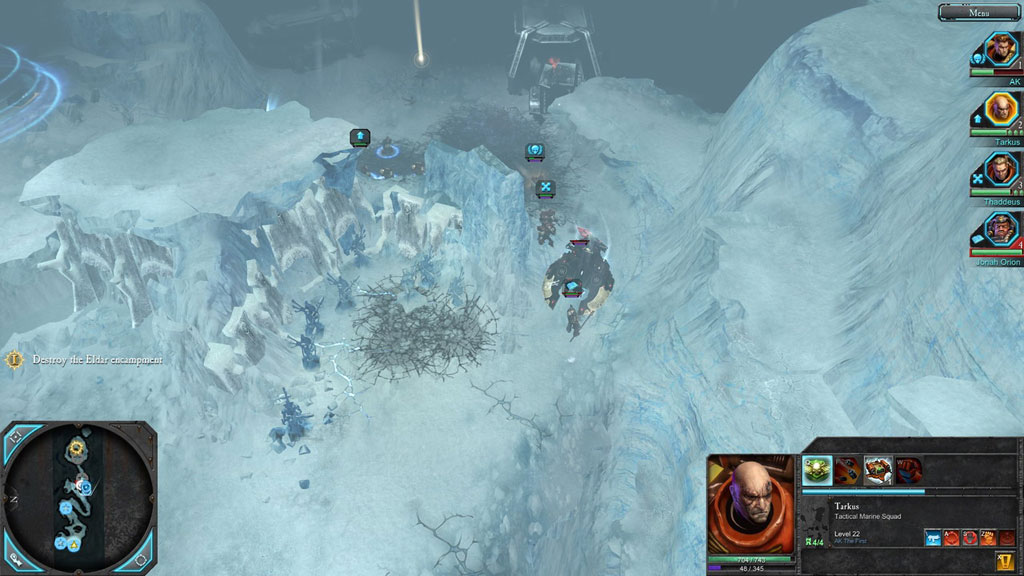Screen dimensions: 1024x576
Task: Use the grenade ability icon
Action: pyautogui.click(x=847, y=468)
